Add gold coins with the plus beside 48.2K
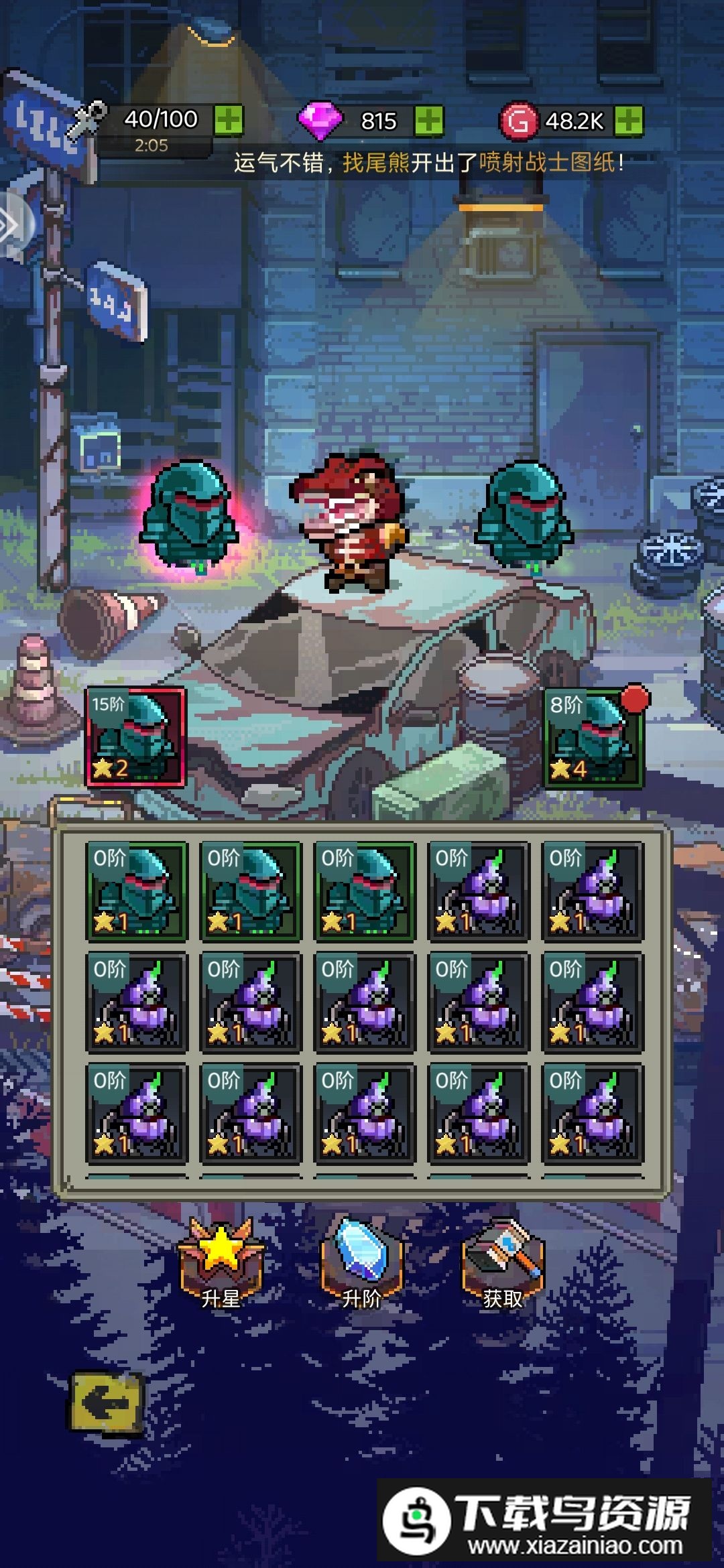Image resolution: width=724 pixels, height=1568 pixels. [629, 121]
